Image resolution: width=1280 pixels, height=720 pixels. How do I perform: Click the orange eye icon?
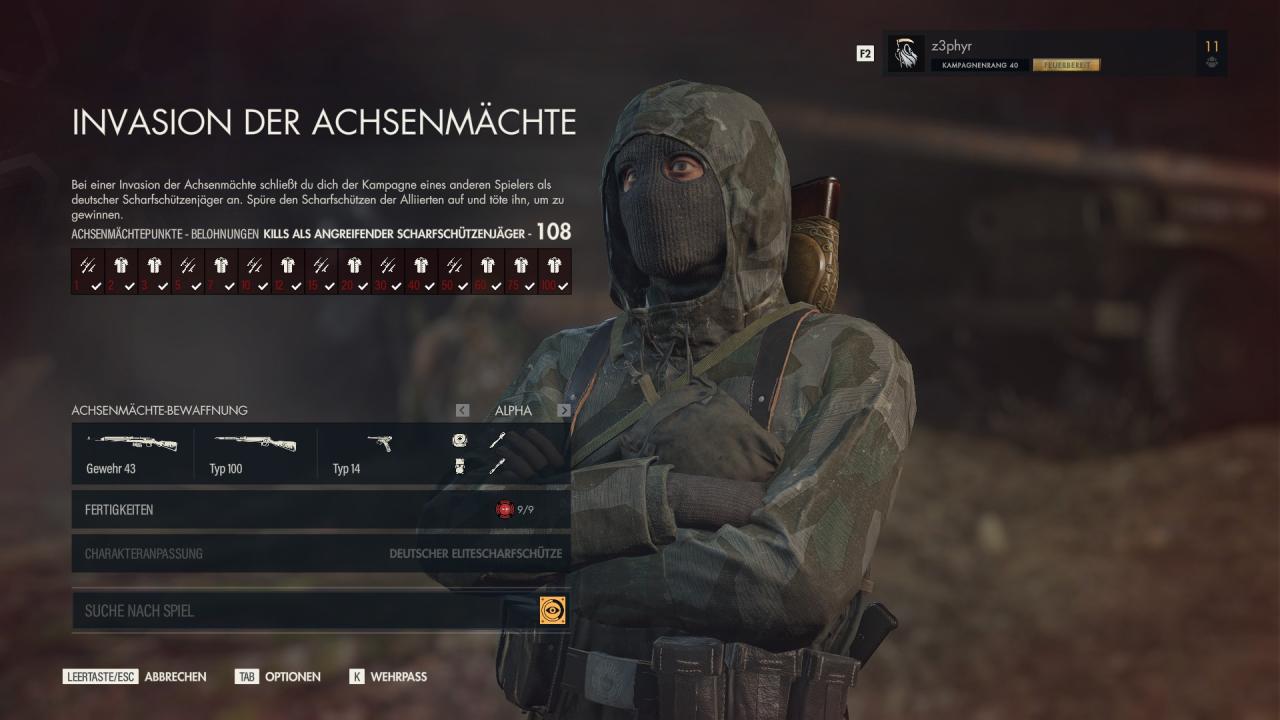[x=552, y=610]
